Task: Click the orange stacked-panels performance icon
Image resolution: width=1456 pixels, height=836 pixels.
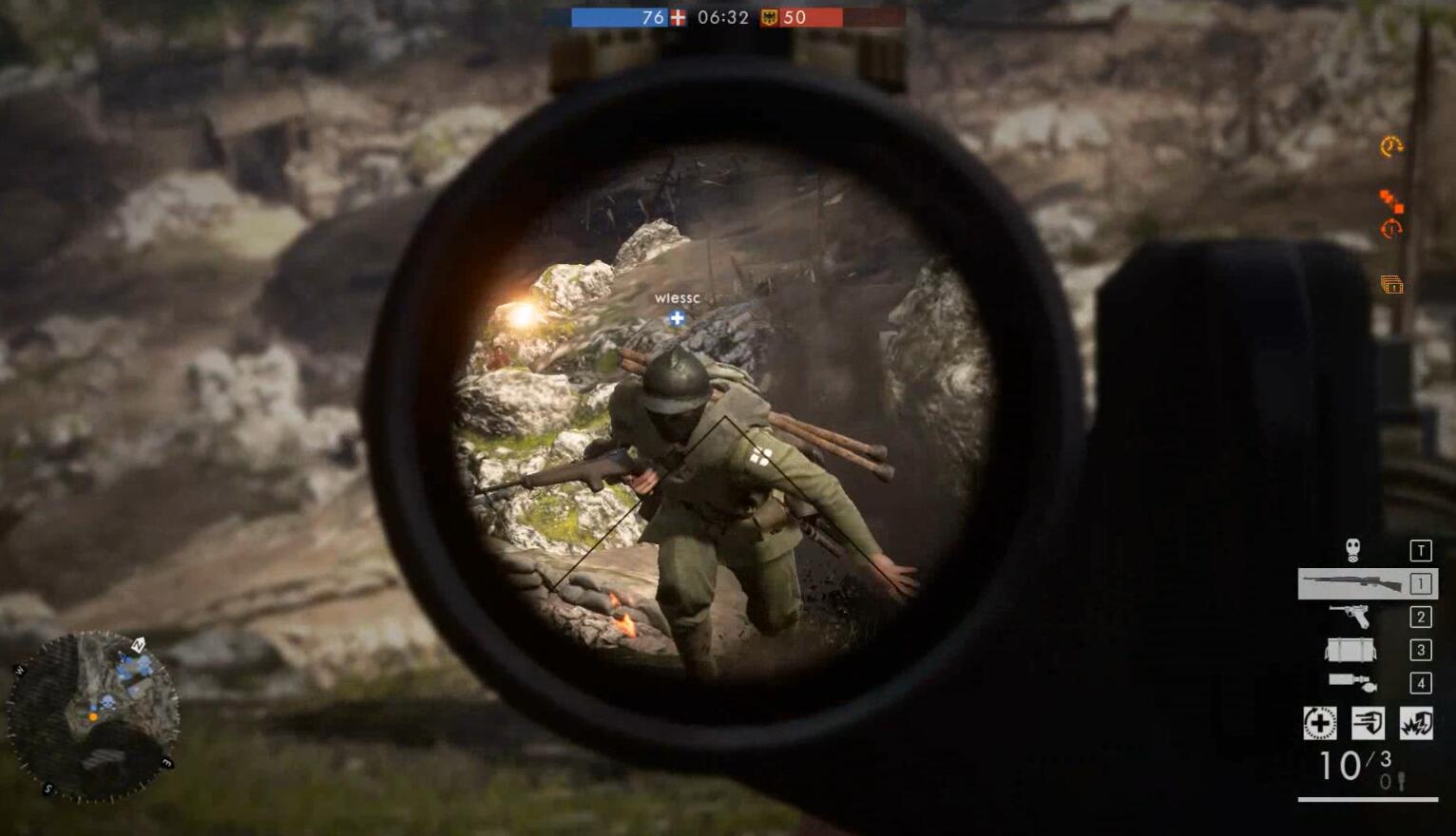Action: (x=1391, y=284)
